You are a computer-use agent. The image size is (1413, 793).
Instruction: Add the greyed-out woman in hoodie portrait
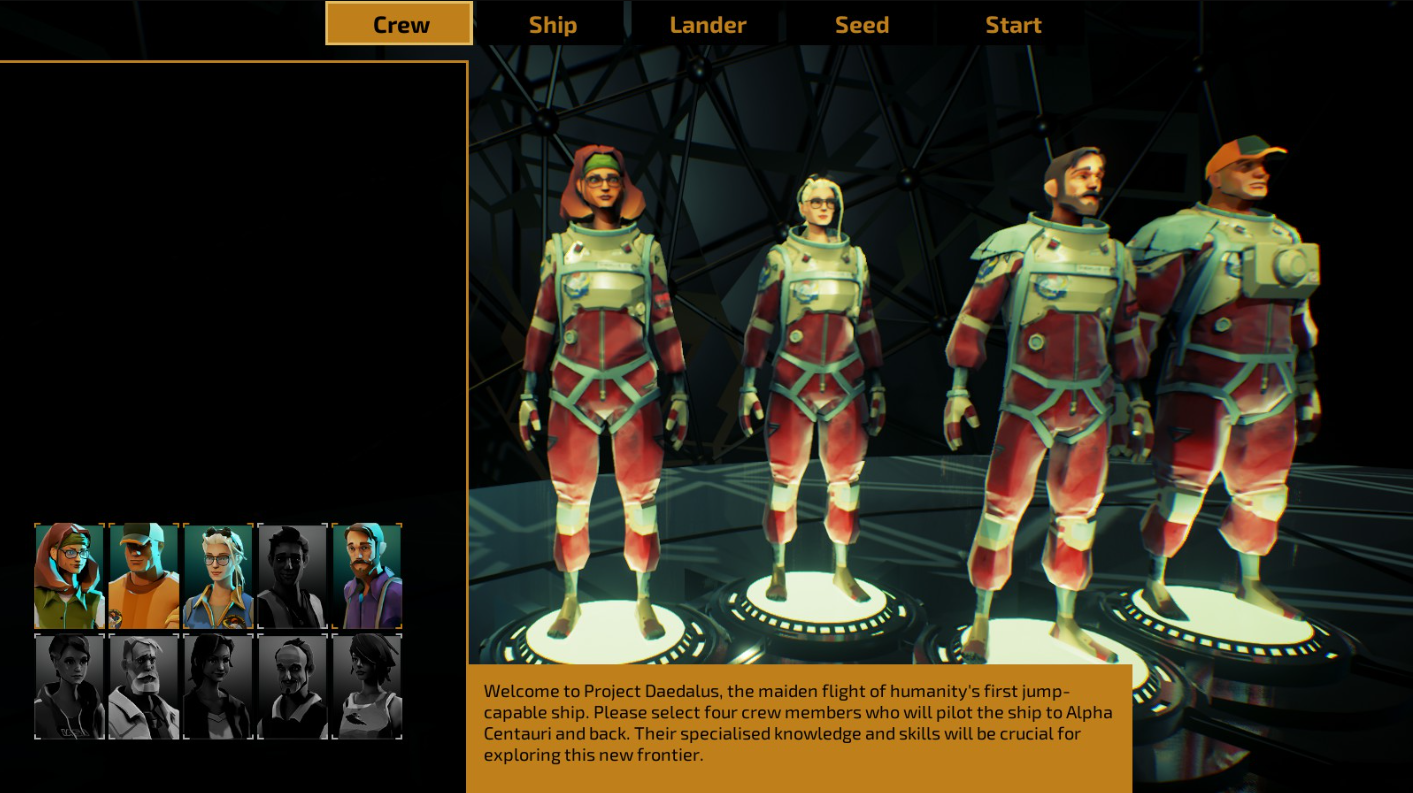tap(70, 686)
